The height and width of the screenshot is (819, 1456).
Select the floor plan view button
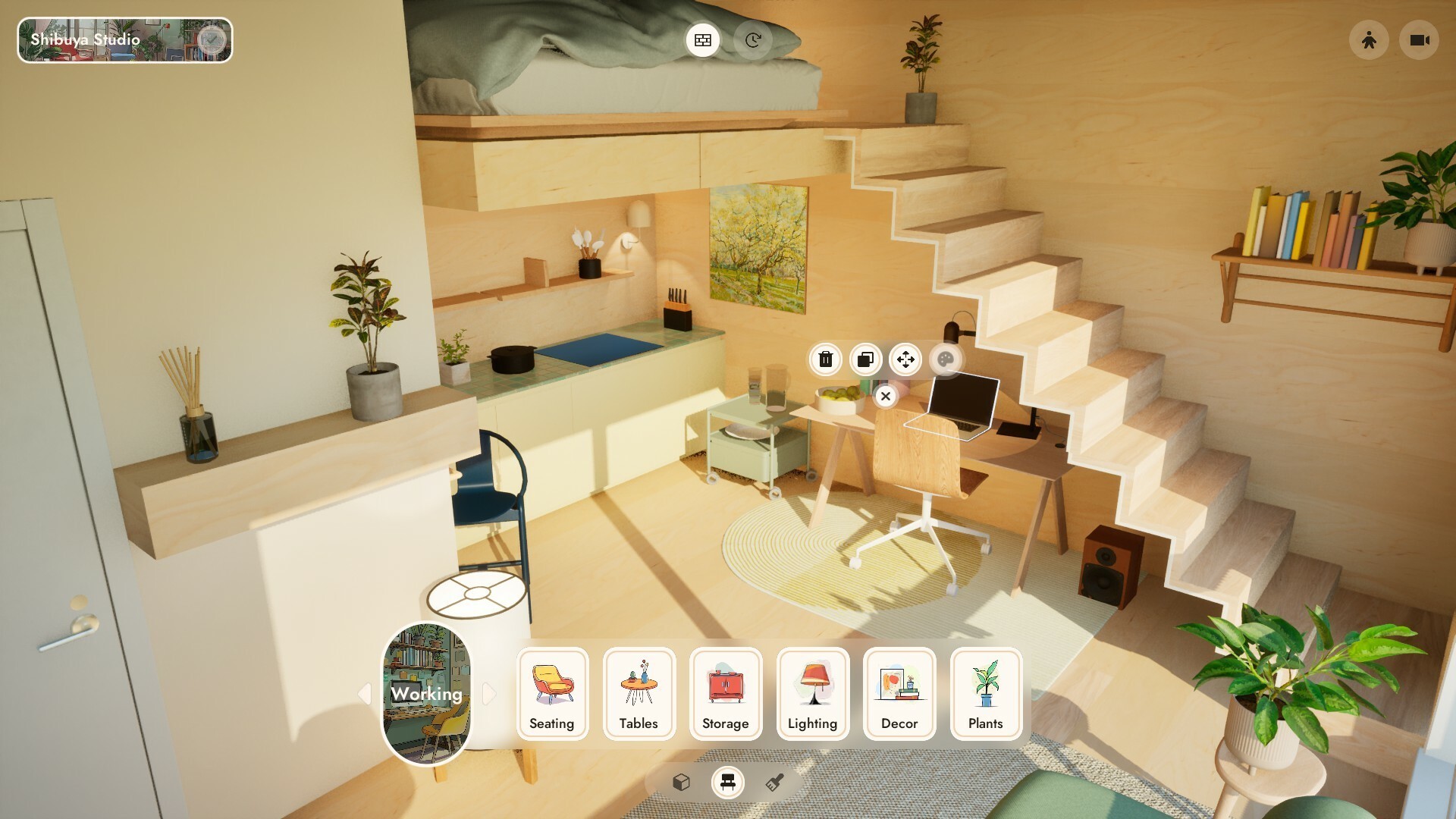coord(703,40)
